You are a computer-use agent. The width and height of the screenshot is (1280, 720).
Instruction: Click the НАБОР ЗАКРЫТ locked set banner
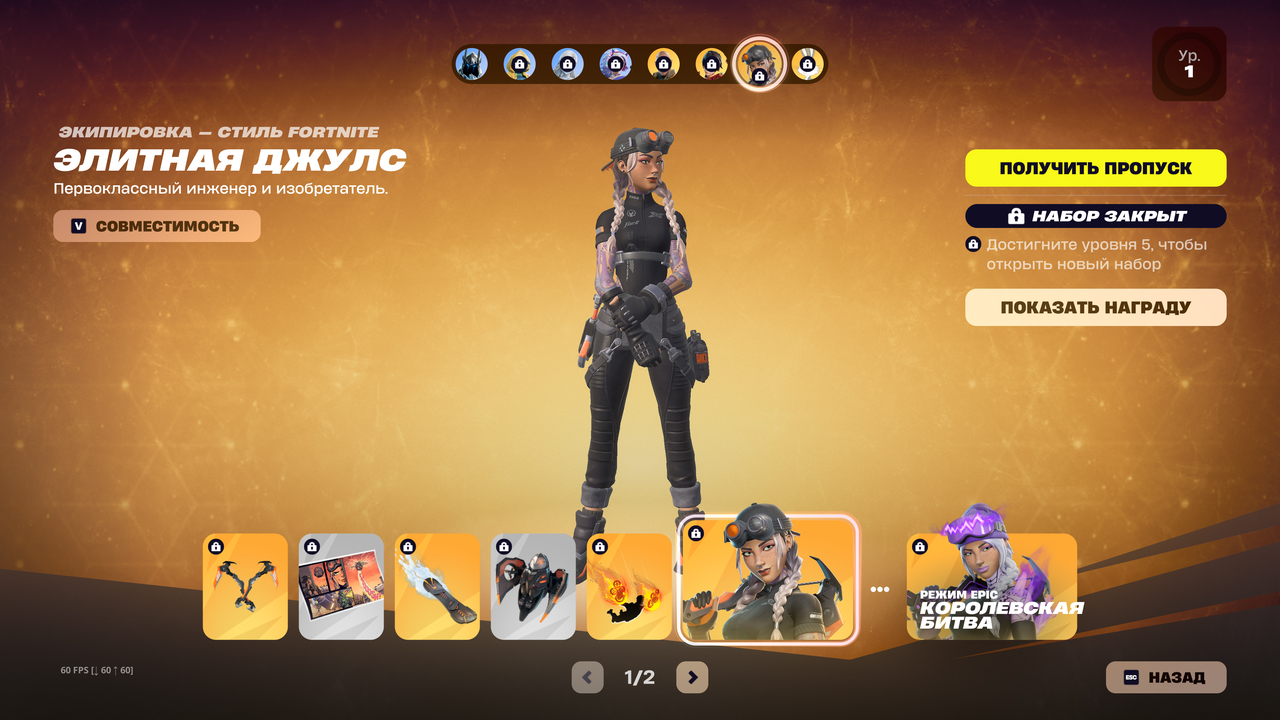coord(1095,216)
